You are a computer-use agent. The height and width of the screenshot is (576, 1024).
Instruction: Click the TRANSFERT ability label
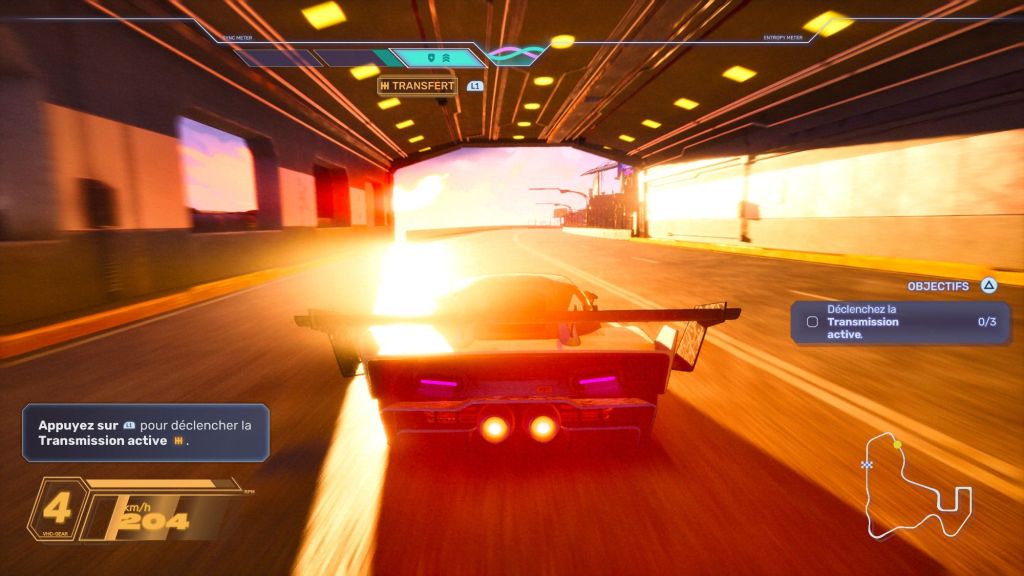pyautogui.click(x=417, y=86)
